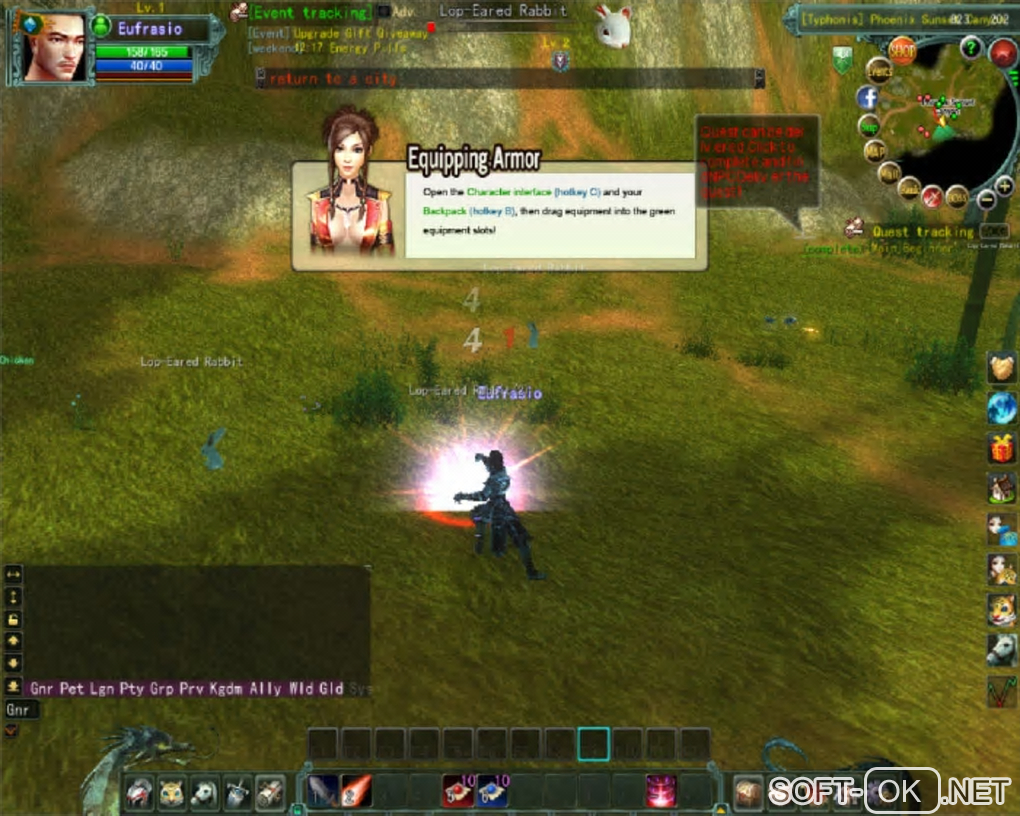Open the tiger pet icon

pos(1001,609)
